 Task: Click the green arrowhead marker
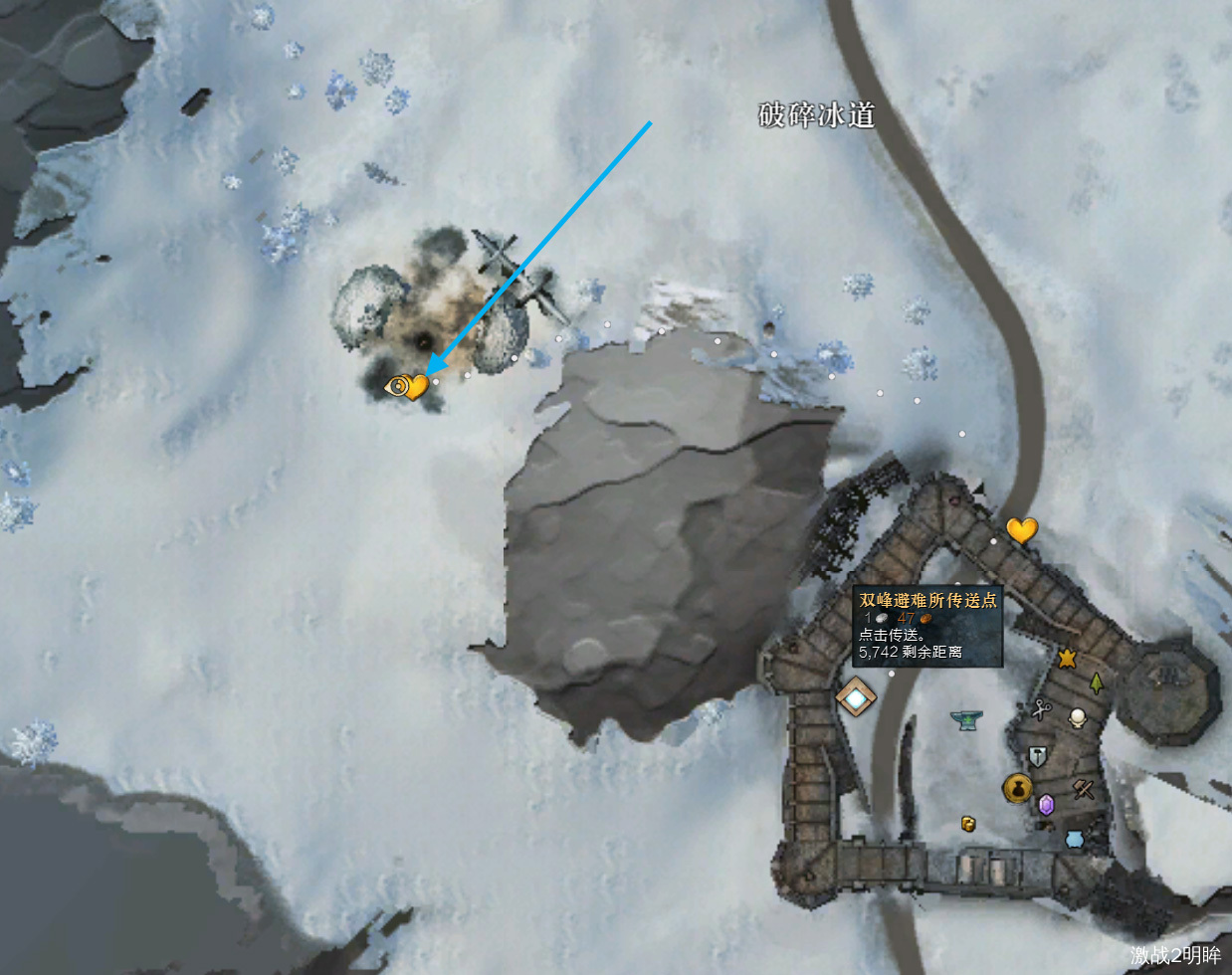(1097, 683)
